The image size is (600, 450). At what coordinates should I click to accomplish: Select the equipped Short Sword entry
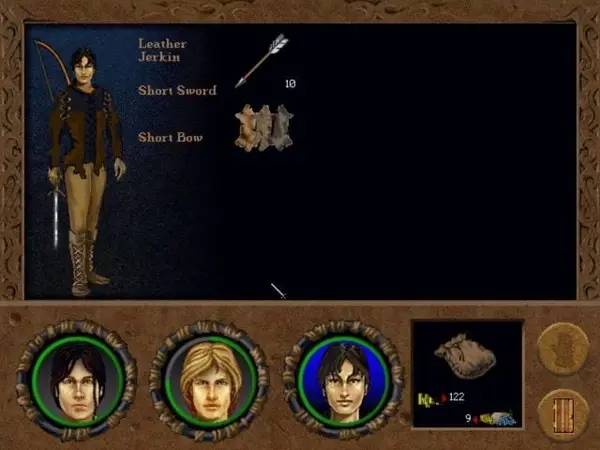(177, 91)
